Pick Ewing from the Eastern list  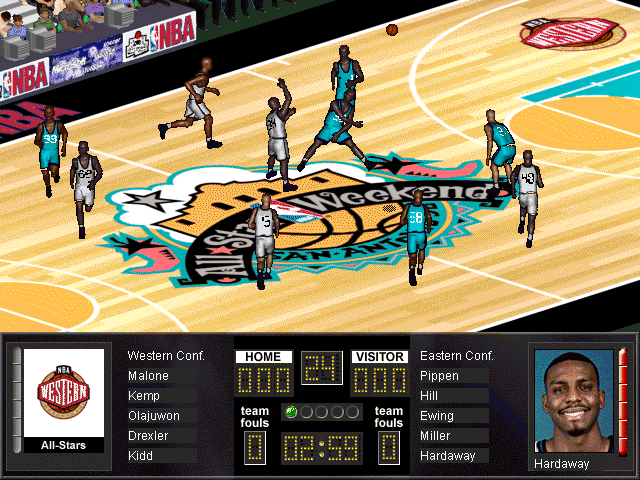coord(436,416)
